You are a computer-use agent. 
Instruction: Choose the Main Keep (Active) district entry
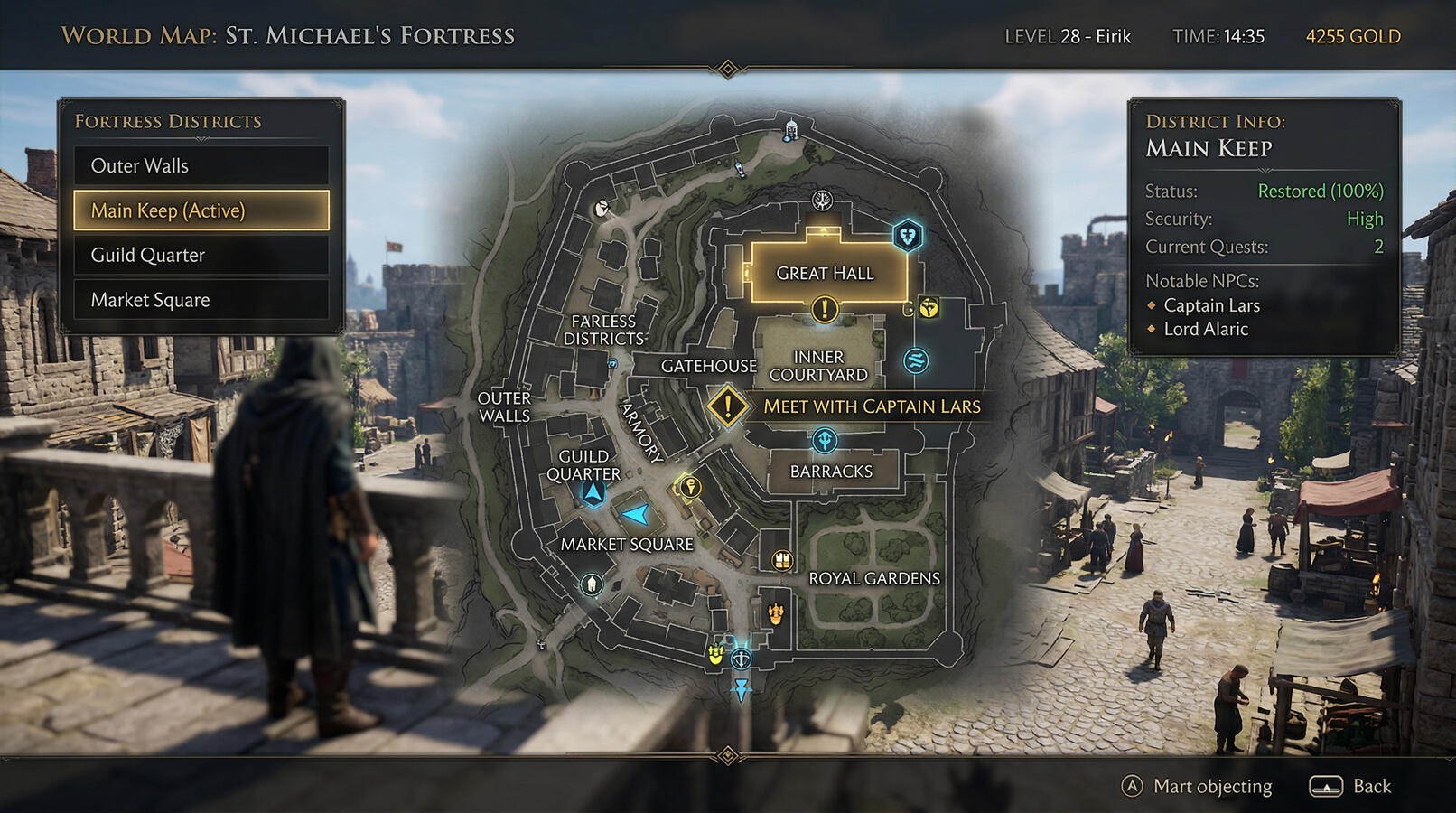[201, 210]
